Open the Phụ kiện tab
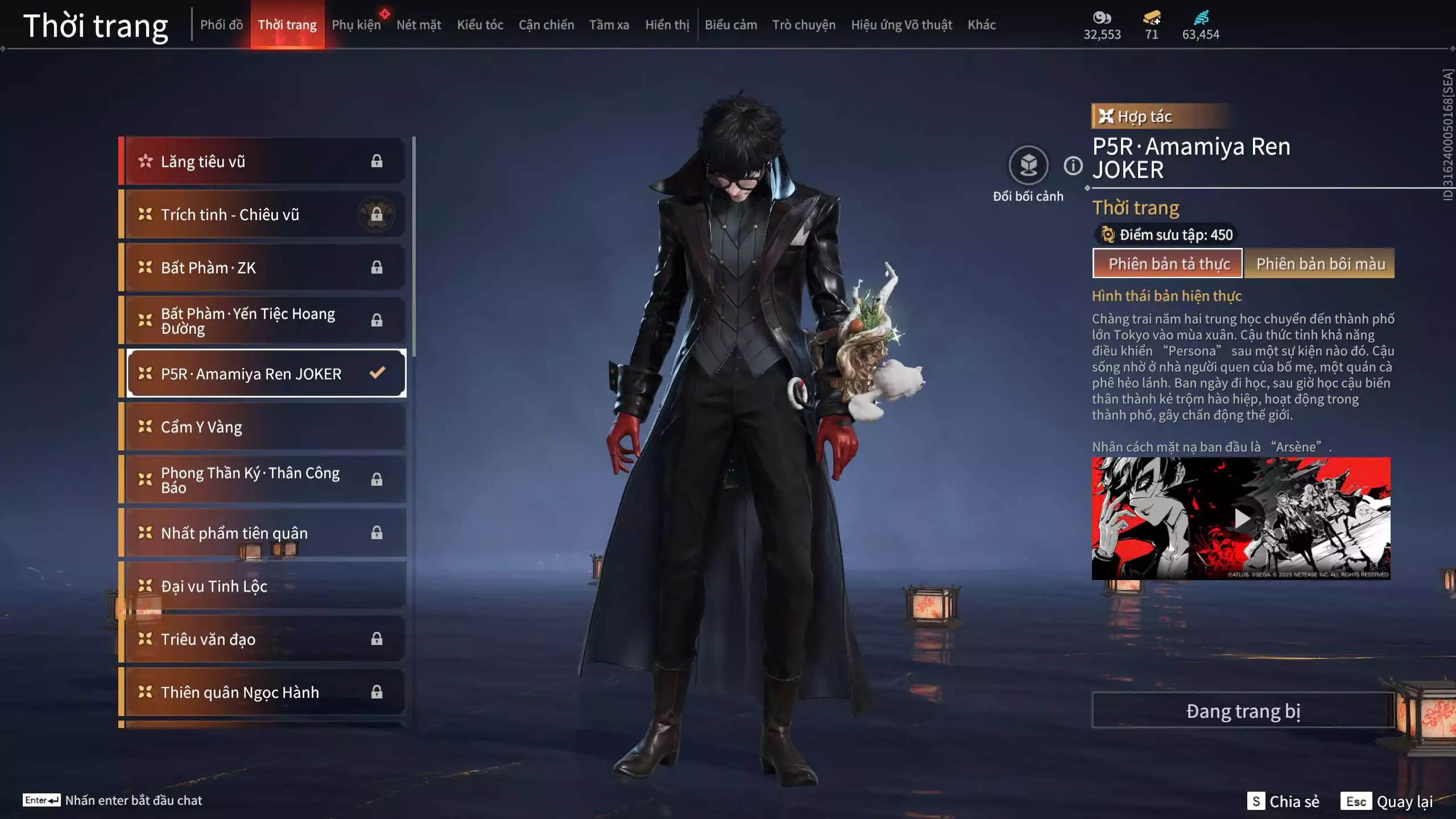 356,25
